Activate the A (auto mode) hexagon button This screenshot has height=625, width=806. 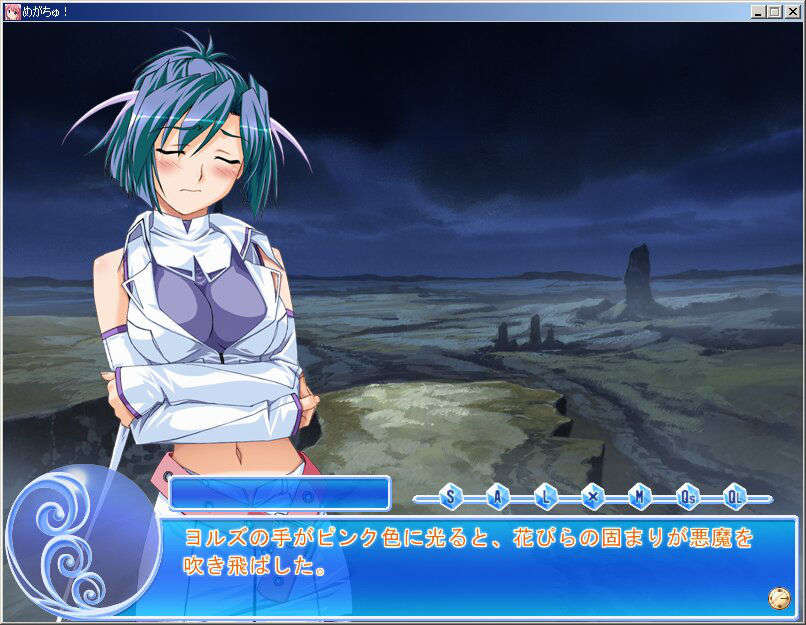click(498, 496)
